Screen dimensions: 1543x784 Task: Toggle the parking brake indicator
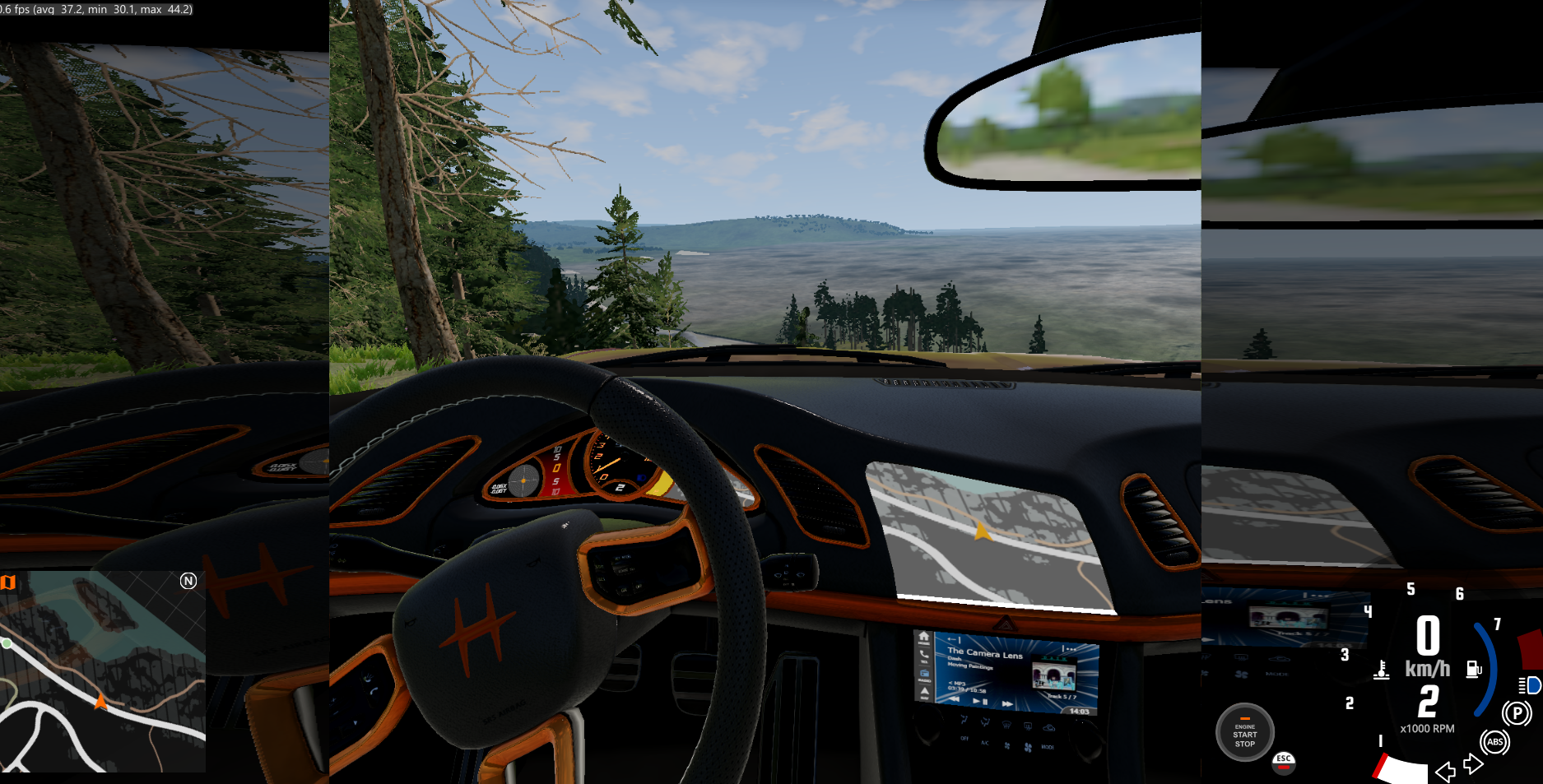[x=1516, y=713]
